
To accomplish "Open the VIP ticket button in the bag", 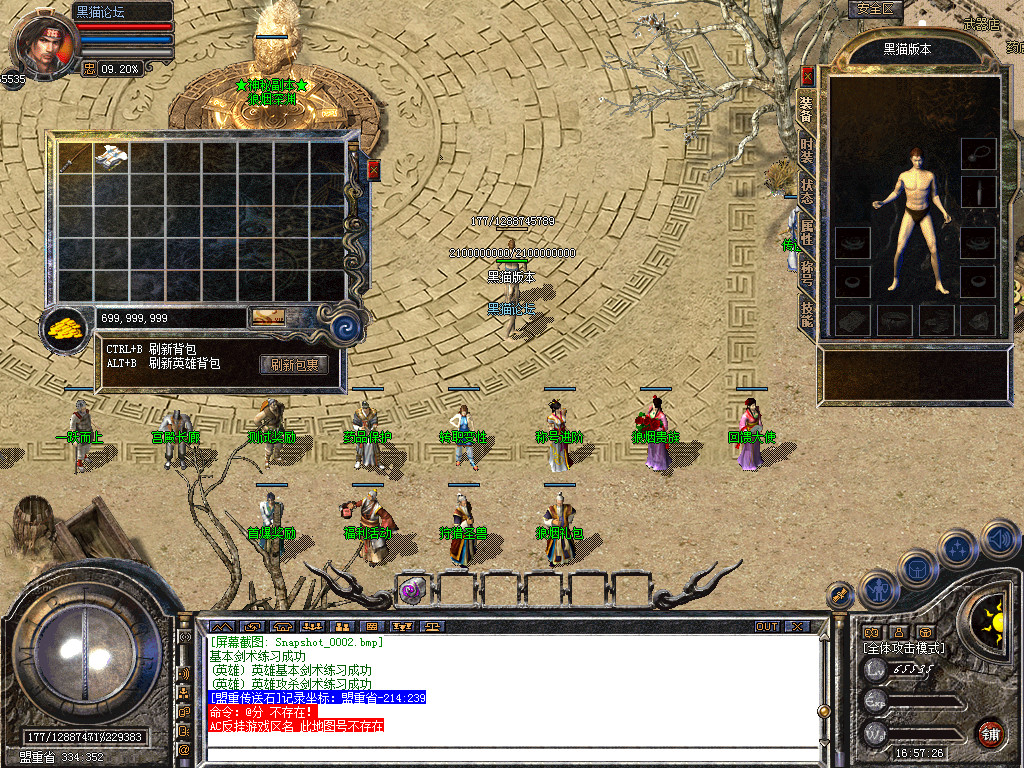I will (x=267, y=317).
